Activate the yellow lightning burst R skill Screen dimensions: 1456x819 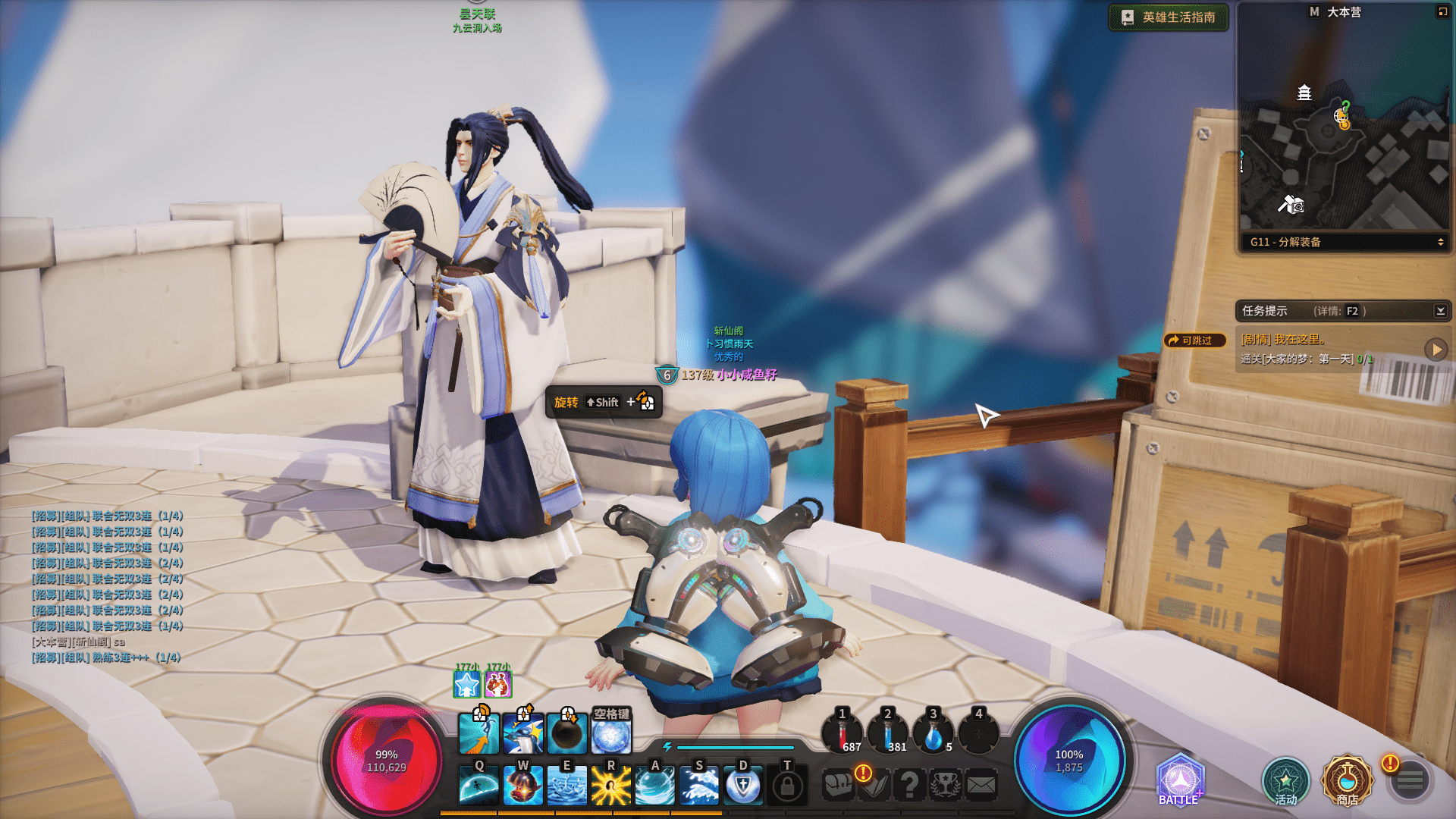[610, 785]
